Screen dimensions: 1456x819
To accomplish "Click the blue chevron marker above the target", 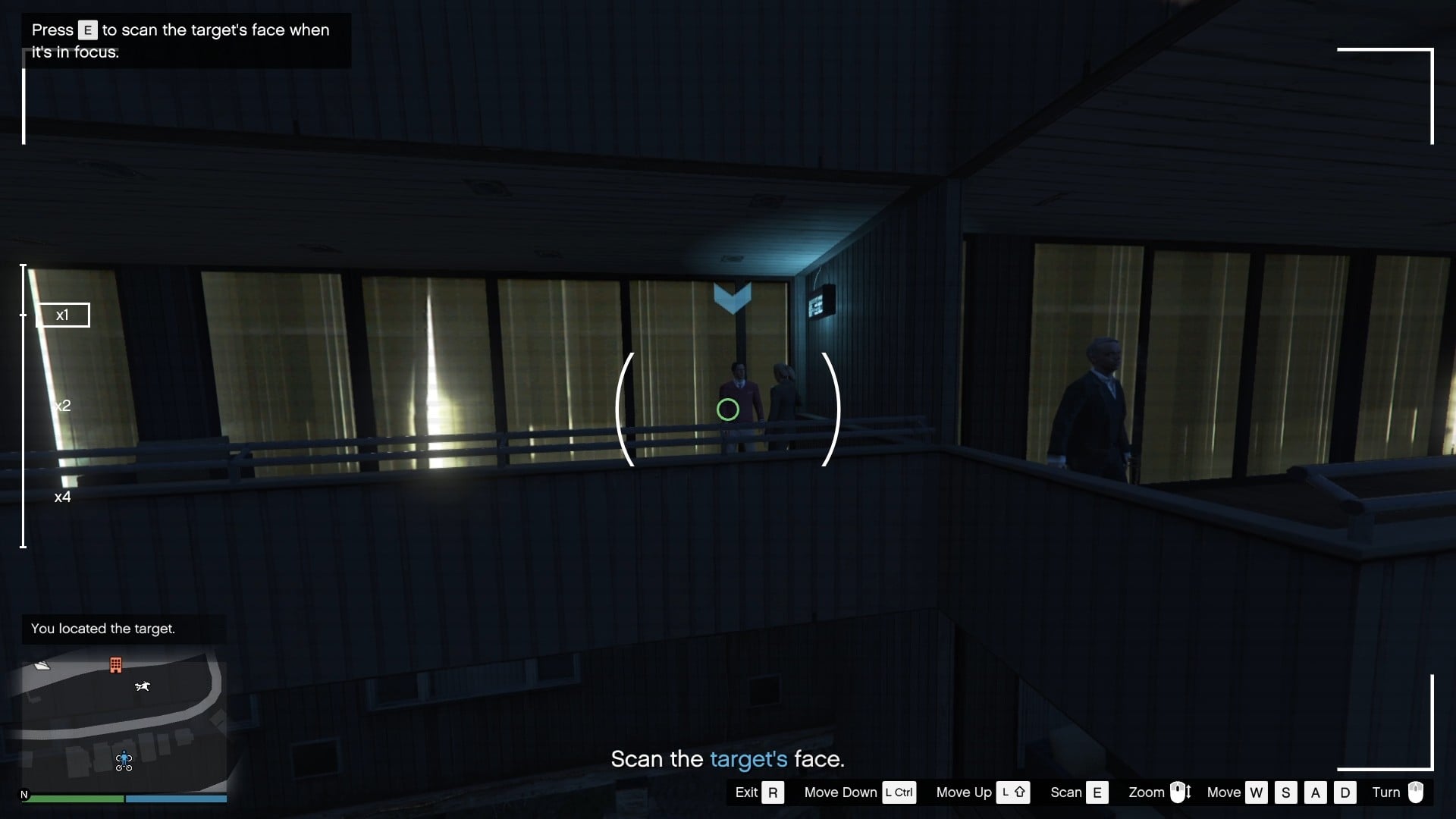I will pyautogui.click(x=732, y=298).
